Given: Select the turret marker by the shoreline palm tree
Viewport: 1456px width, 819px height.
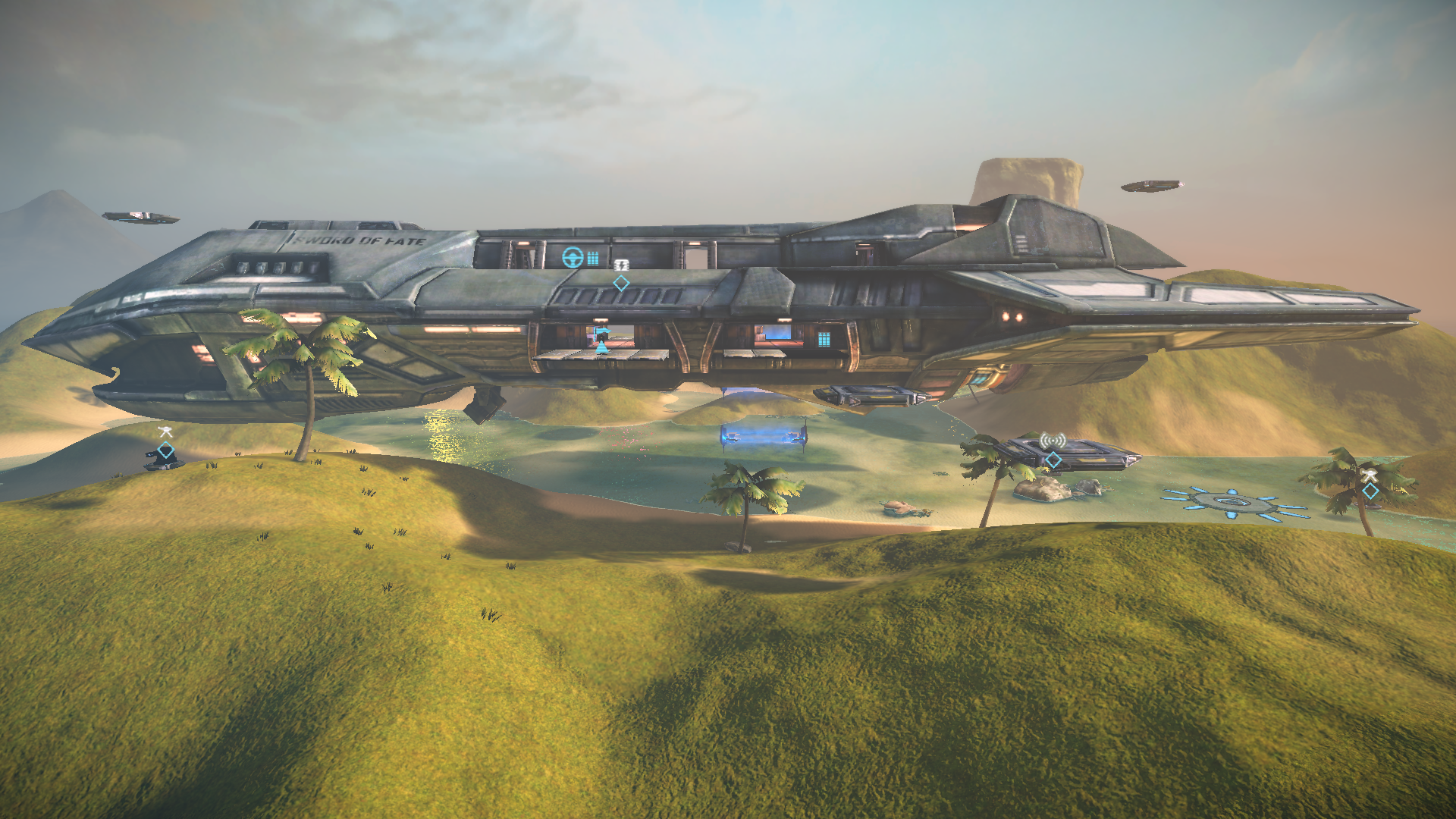Looking at the screenshot, I should click(x=1369, y=475).
